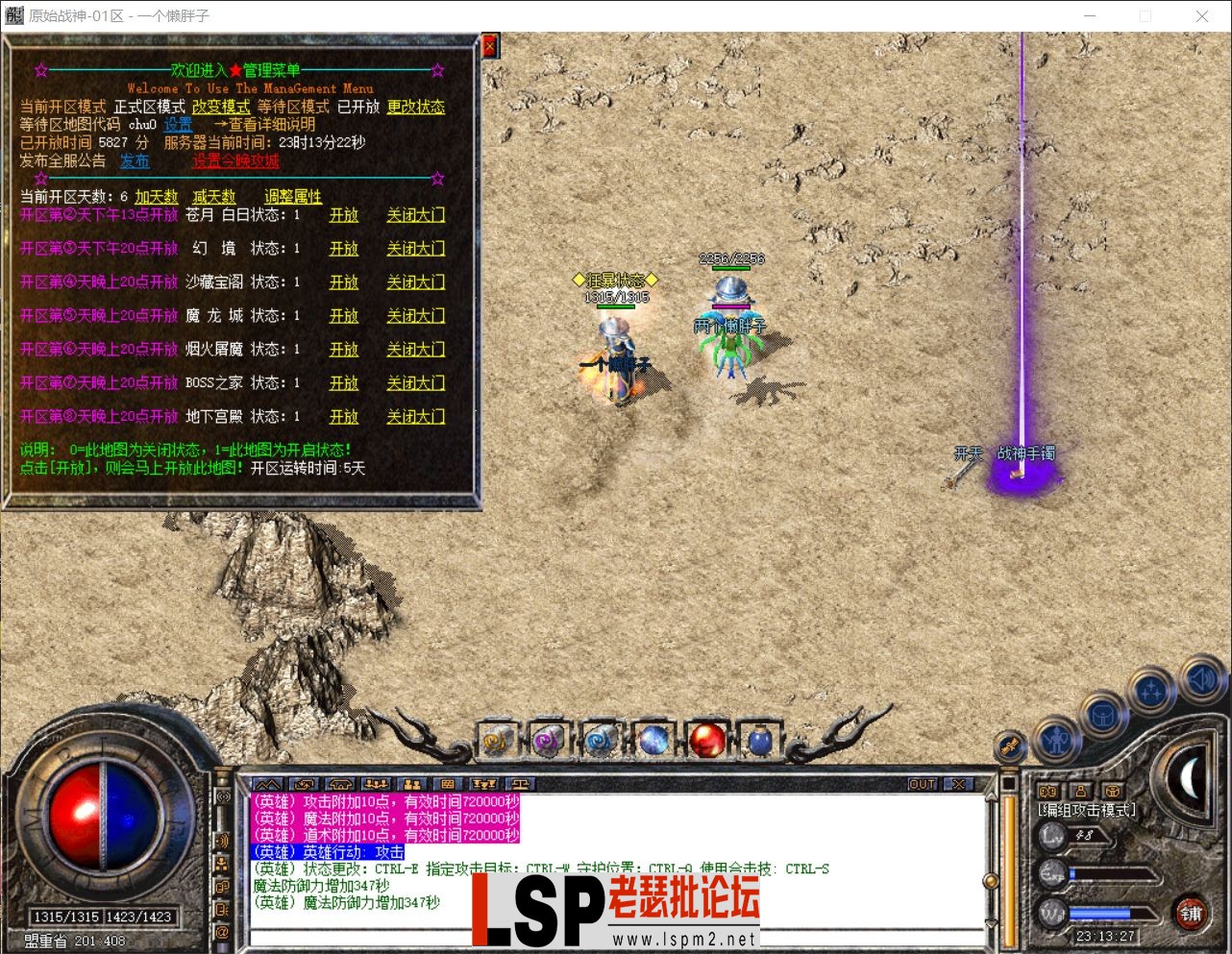Open the inventory bag icon
Viewport: 1232px width, 954px height.
tap(1104, 716)
